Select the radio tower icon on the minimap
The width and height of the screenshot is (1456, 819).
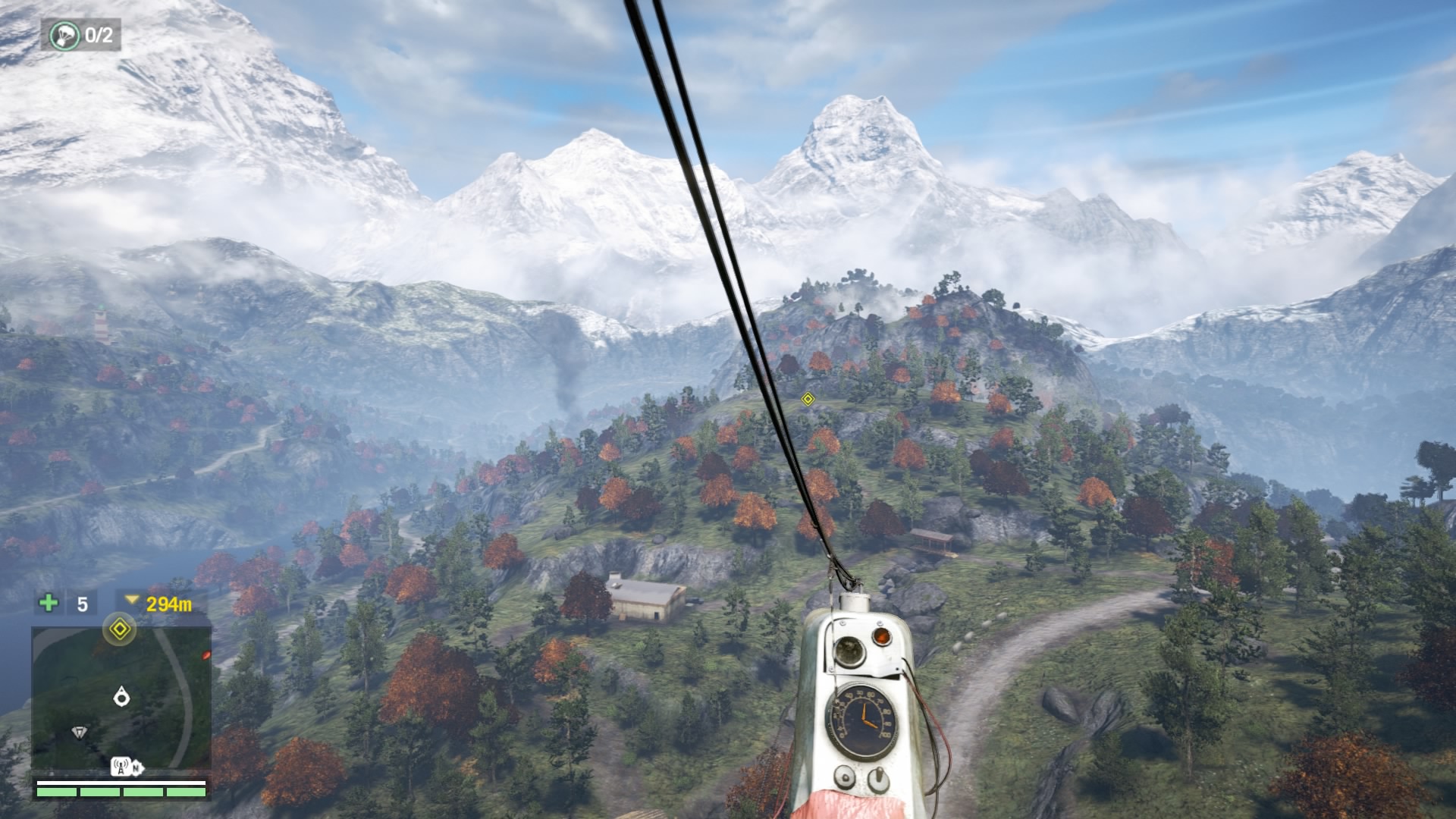click(x=121, y=767)
